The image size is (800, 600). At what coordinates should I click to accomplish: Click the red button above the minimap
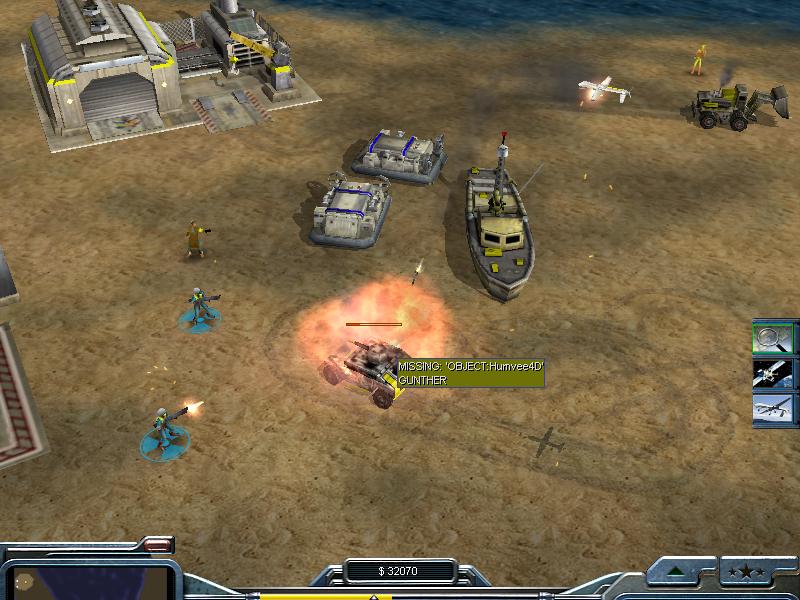click(x=155, y=545)
